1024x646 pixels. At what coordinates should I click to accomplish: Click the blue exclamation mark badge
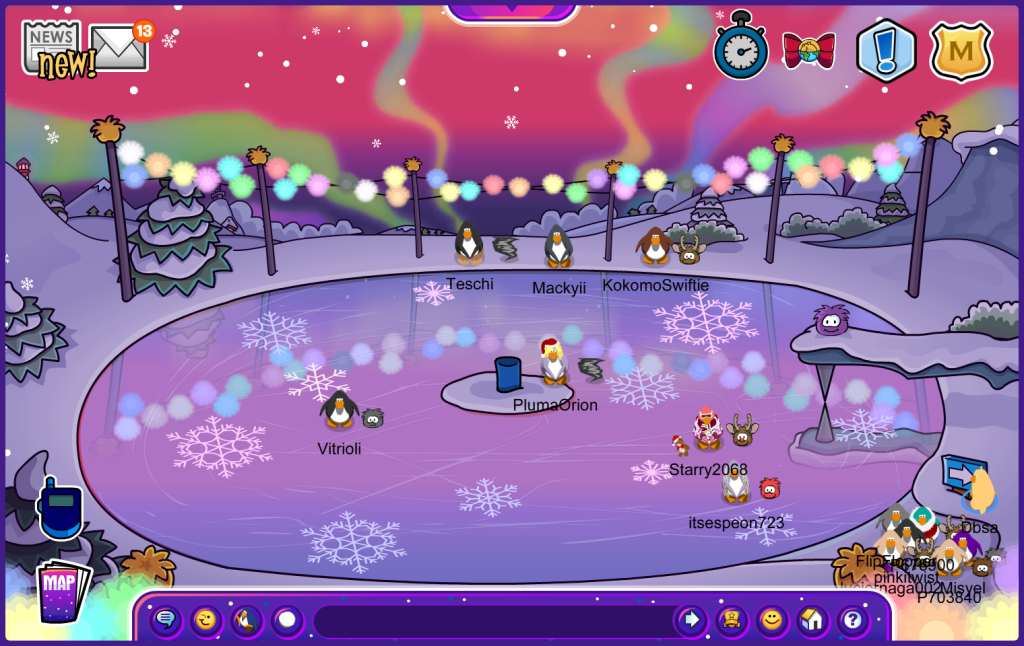886,51
